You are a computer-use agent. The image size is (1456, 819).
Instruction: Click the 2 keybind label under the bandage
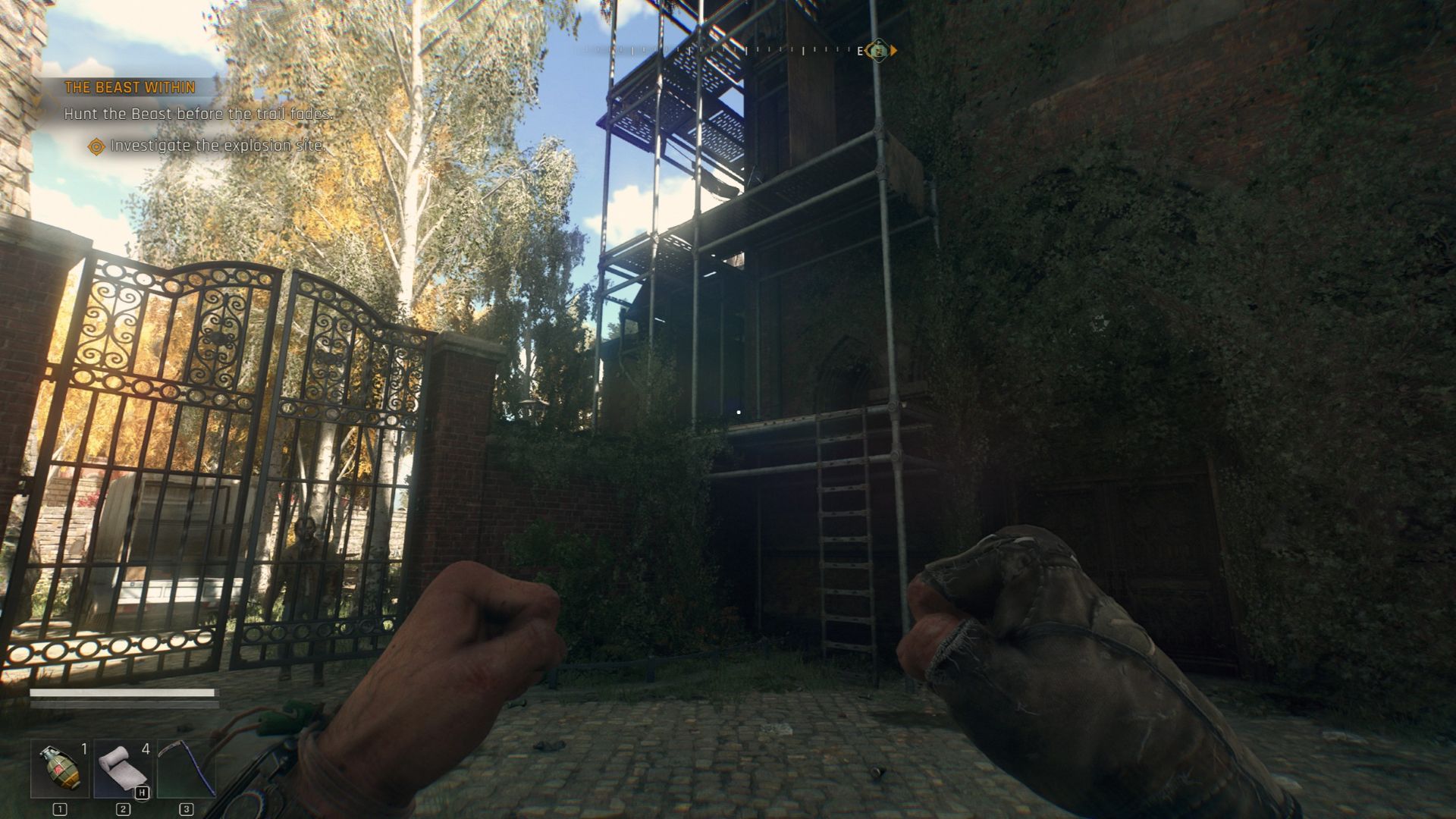[123, 809]
